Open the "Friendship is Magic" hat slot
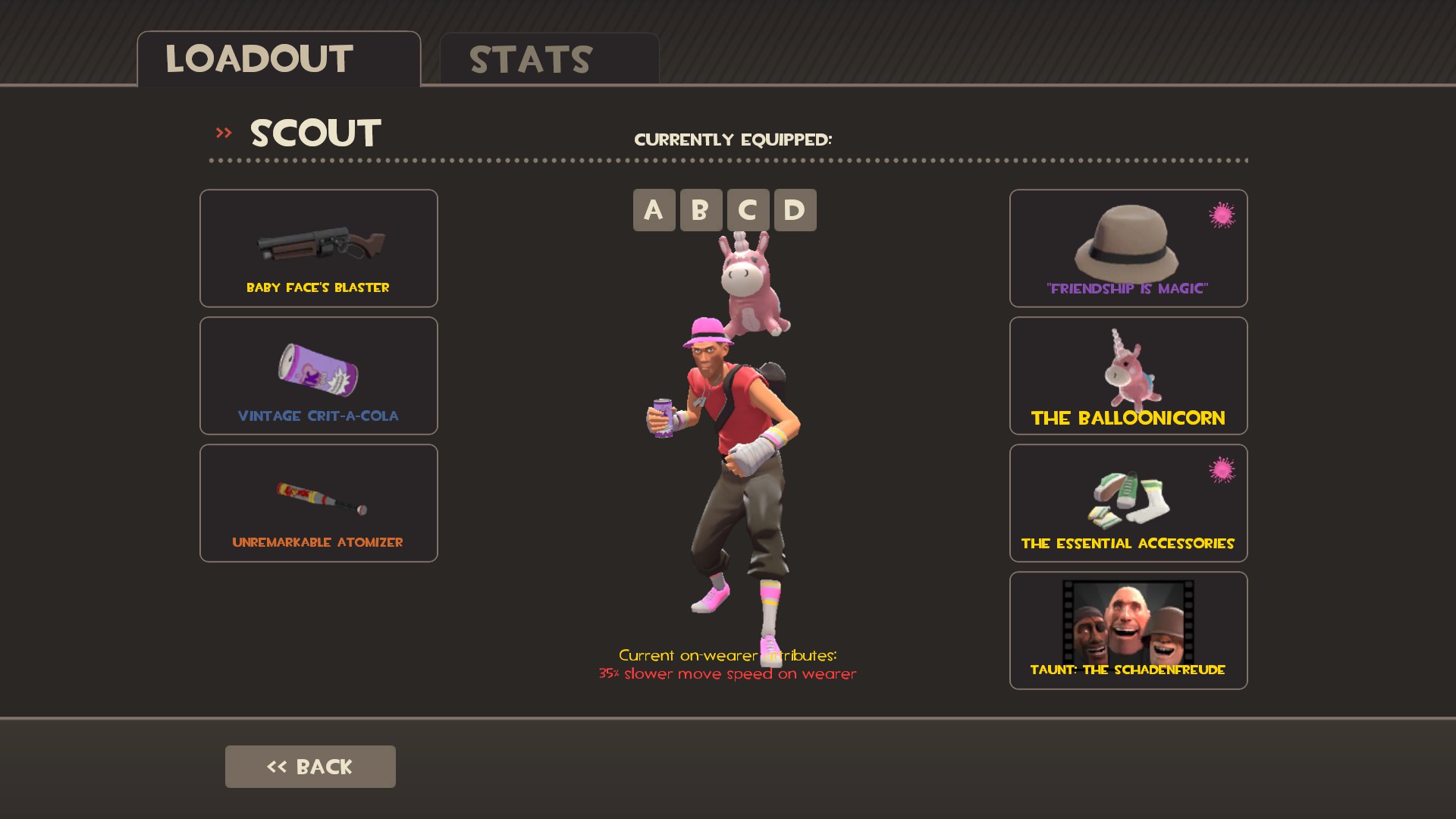The height and width of the screenshot is (819, 1456). point(1128,248)
